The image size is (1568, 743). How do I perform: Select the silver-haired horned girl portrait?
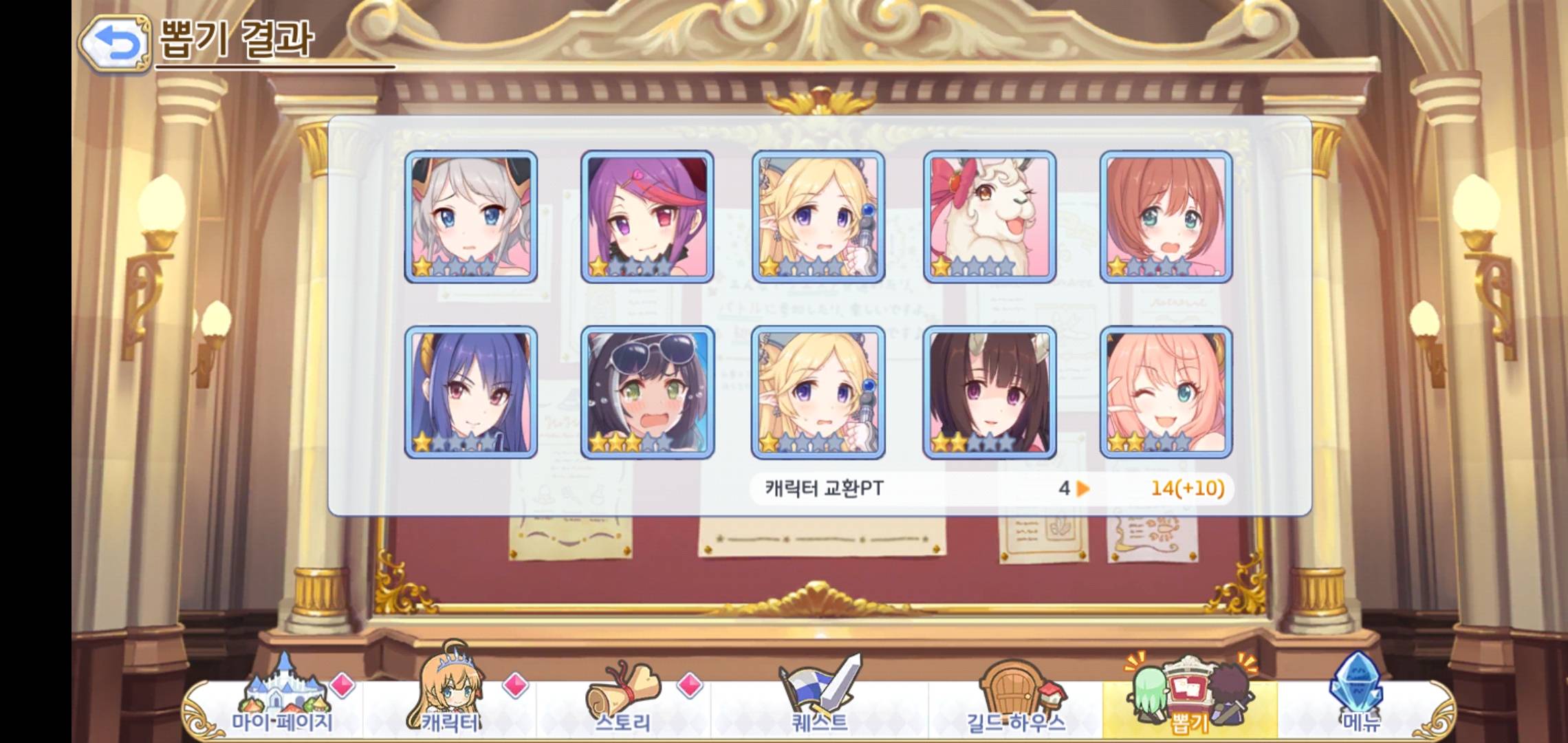(471, 217)
